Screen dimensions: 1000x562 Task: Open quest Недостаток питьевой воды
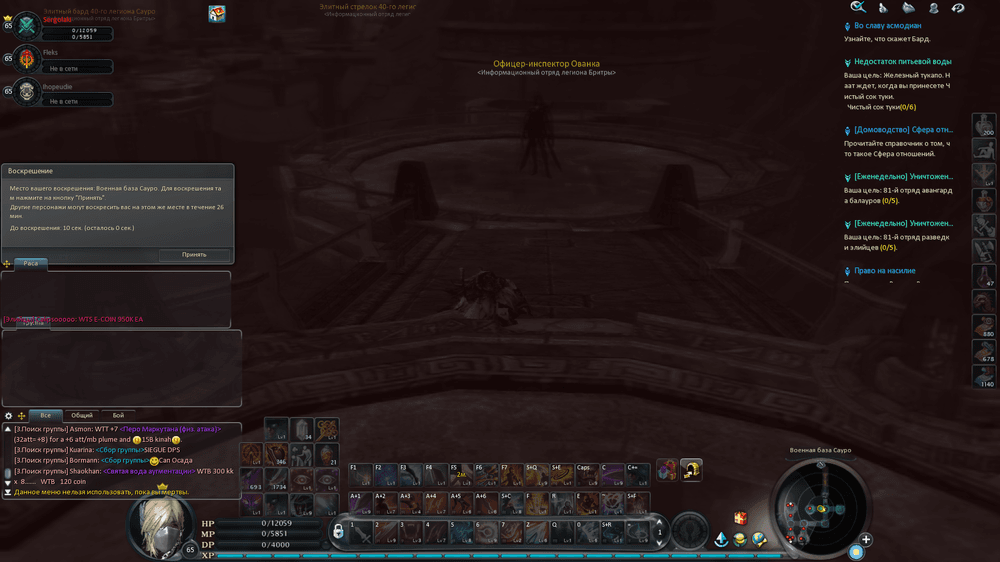pyautogui.click(x=902, y=62)
